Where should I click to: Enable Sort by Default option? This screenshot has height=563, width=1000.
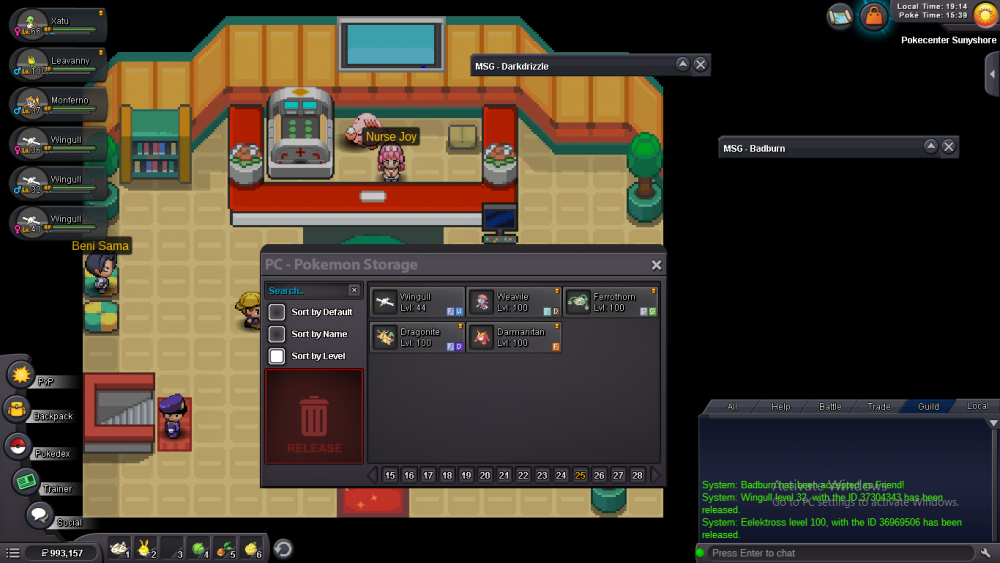(277, 312)
